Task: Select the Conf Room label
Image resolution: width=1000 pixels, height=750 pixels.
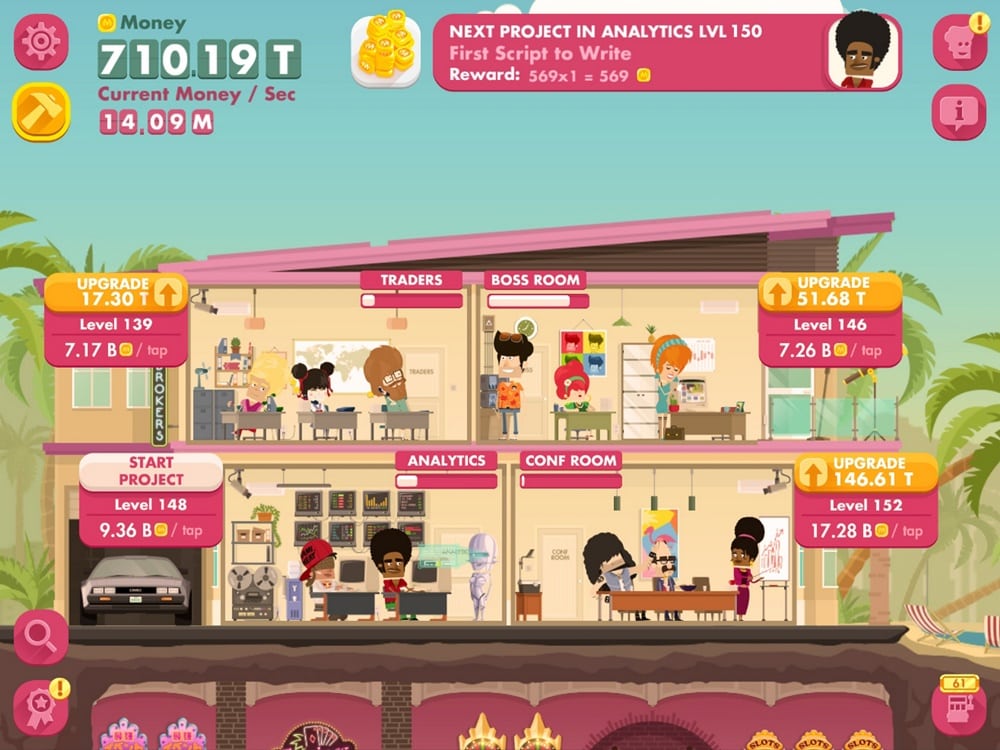Action: point(571,460)
